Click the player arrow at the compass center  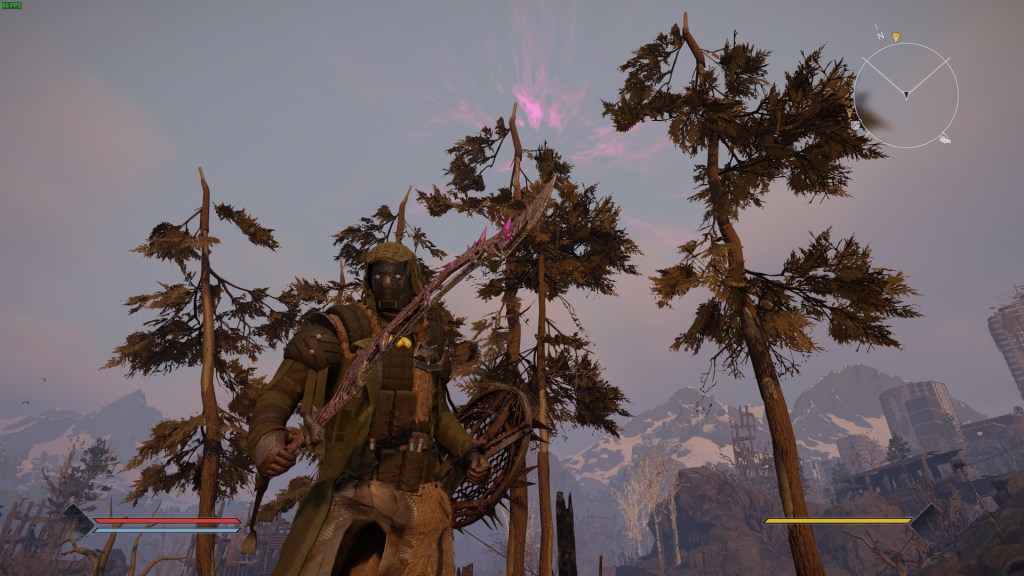coord(906,95)
